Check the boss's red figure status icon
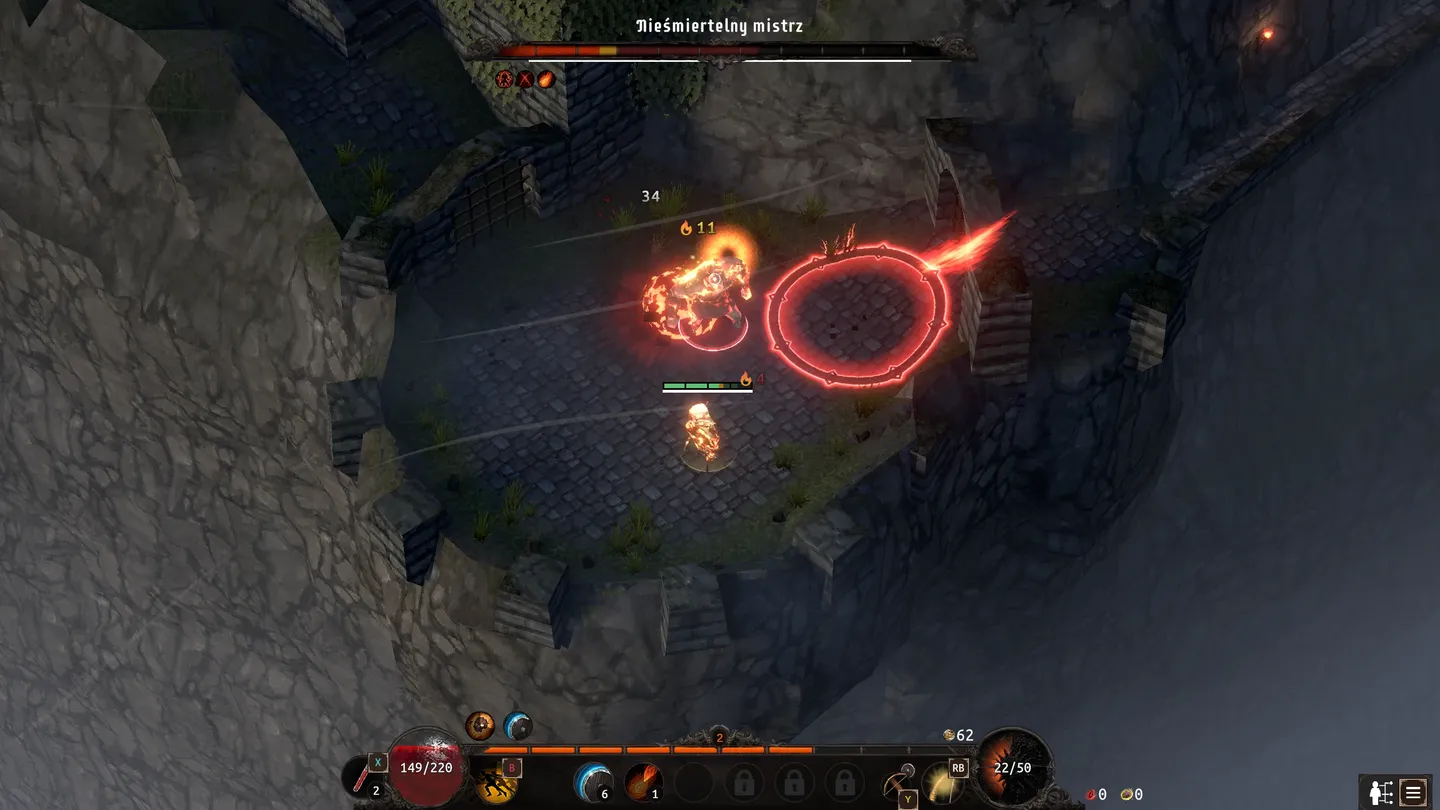Screen dimensions: 1440x810 point(504,79)
